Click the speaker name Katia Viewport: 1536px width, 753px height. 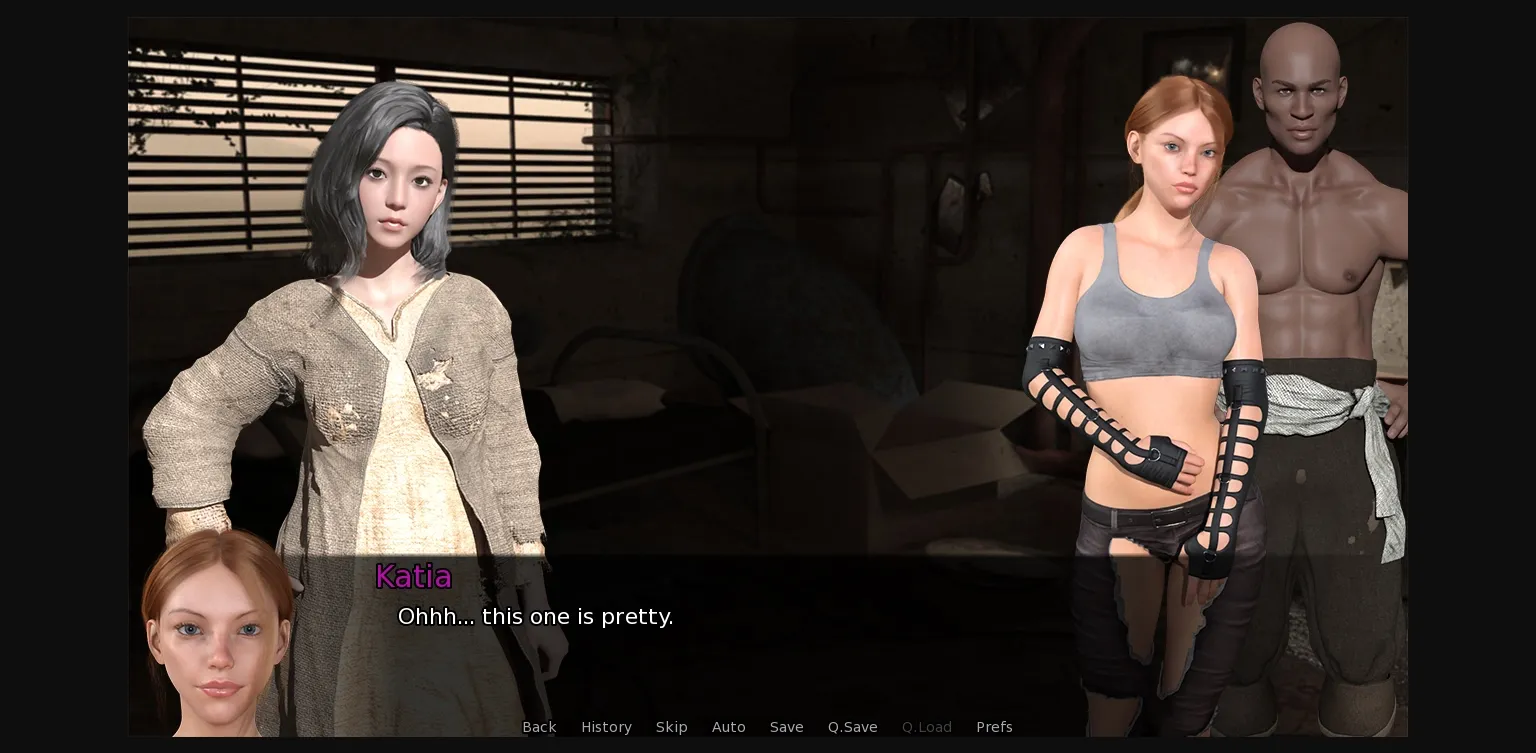[413, 577]
